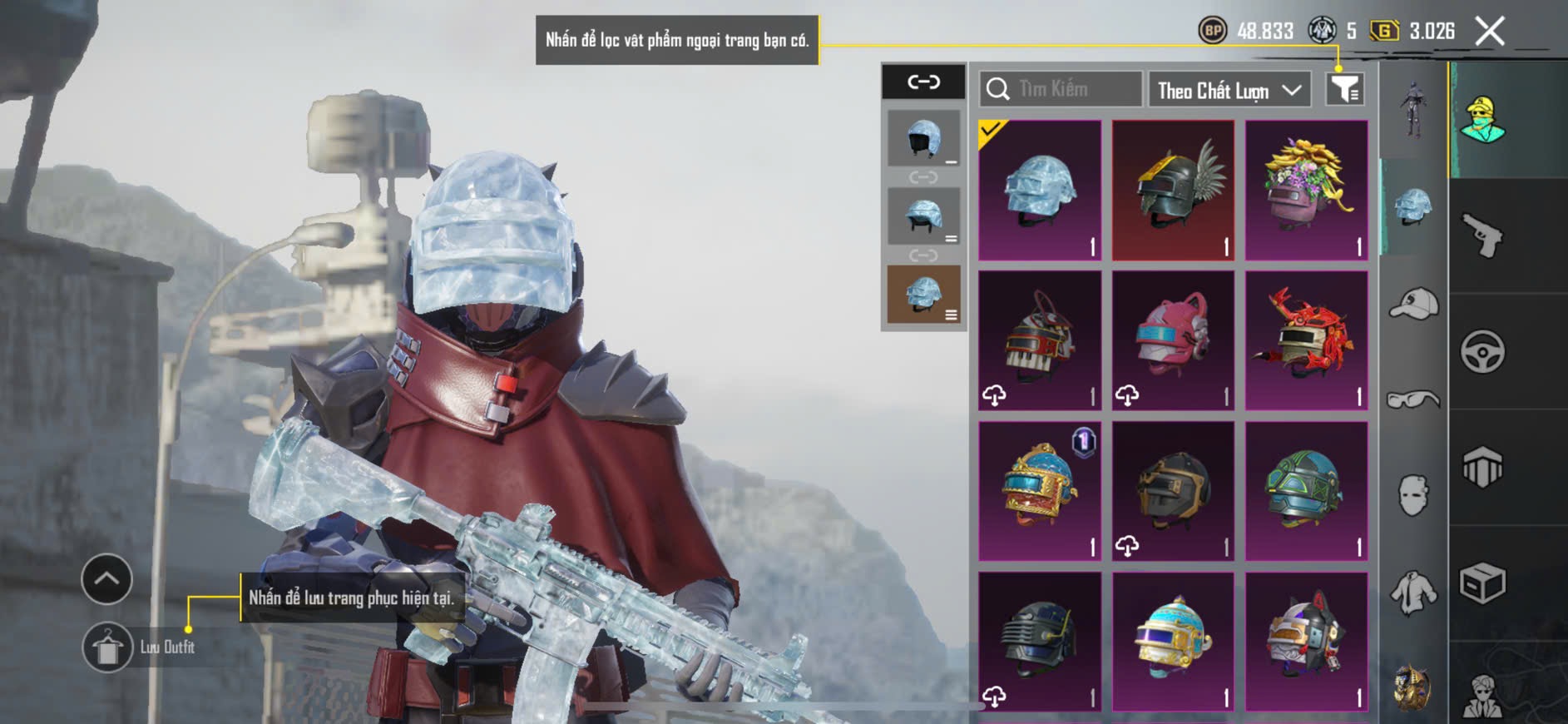Close the inventory screen with the X

[1489, 32]
